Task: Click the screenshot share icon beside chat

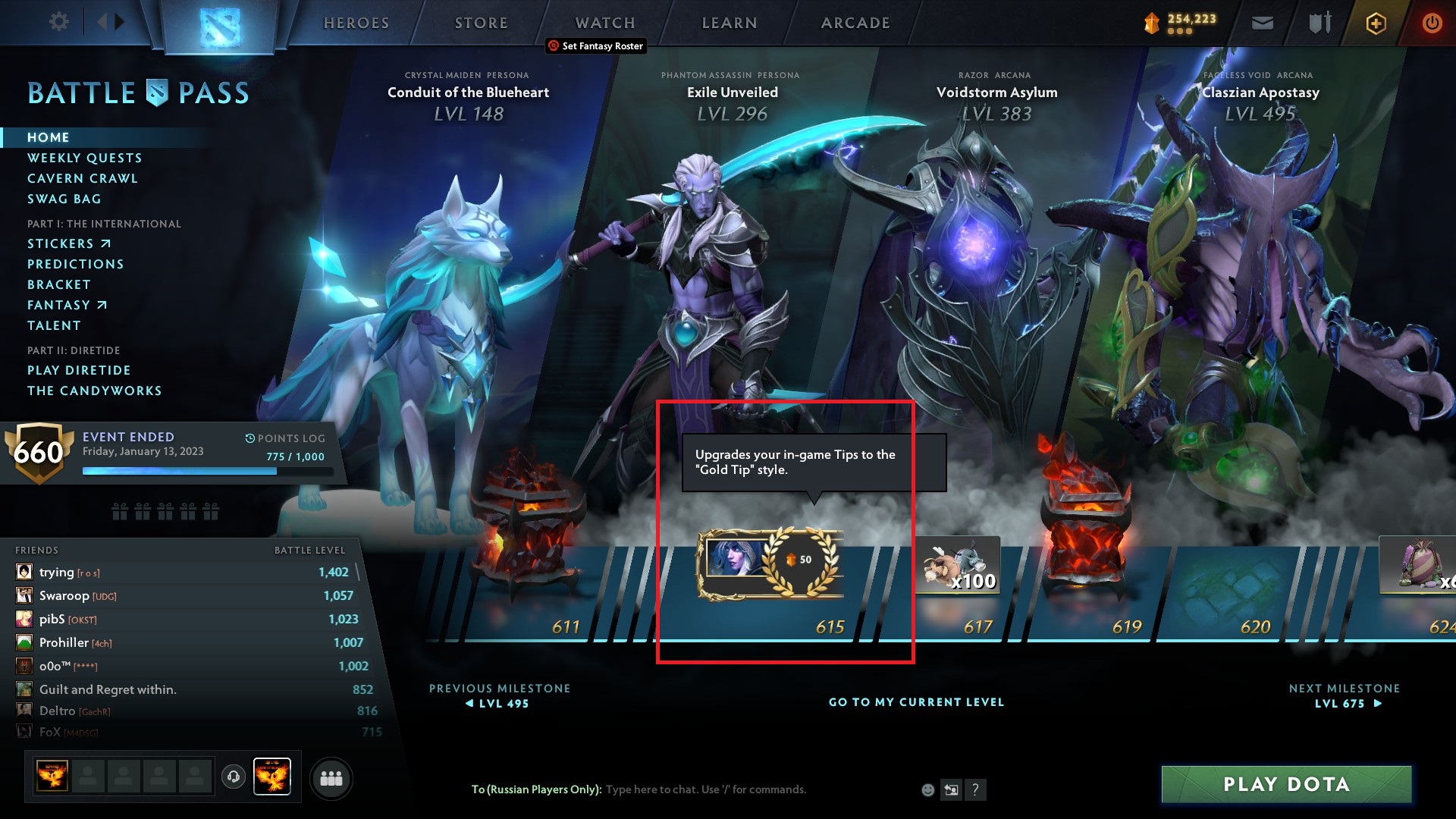Action: 951,789
